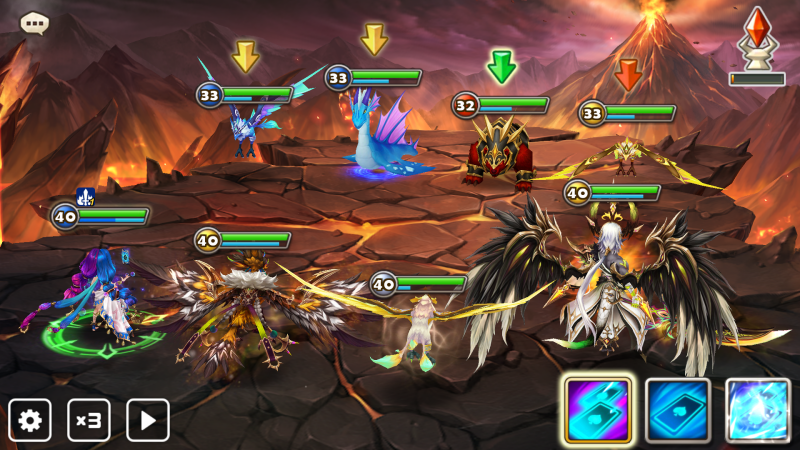Start auto-battle with the play button
The image size is (800, 450).
coord(147,420)
